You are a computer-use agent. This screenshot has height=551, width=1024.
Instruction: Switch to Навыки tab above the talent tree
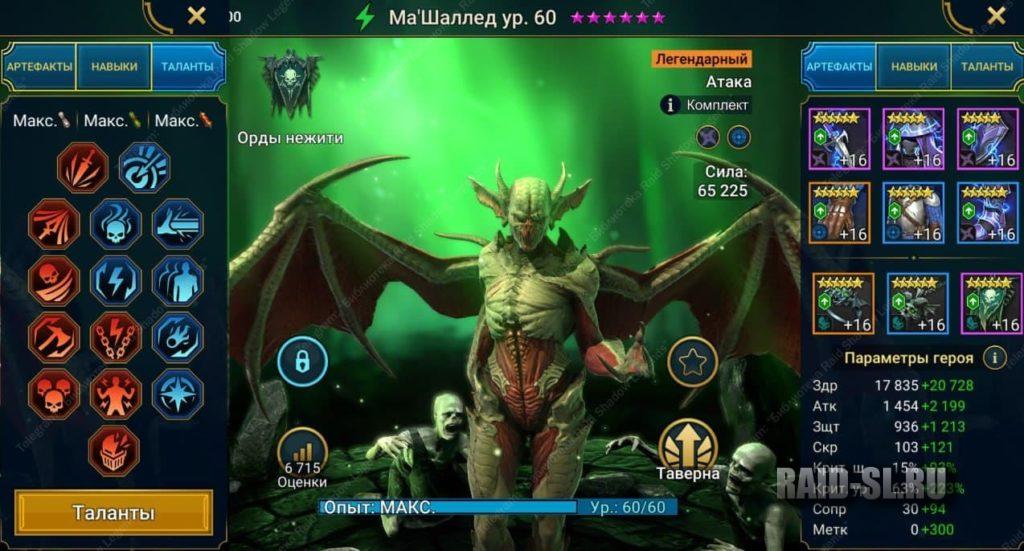(113, 66)
